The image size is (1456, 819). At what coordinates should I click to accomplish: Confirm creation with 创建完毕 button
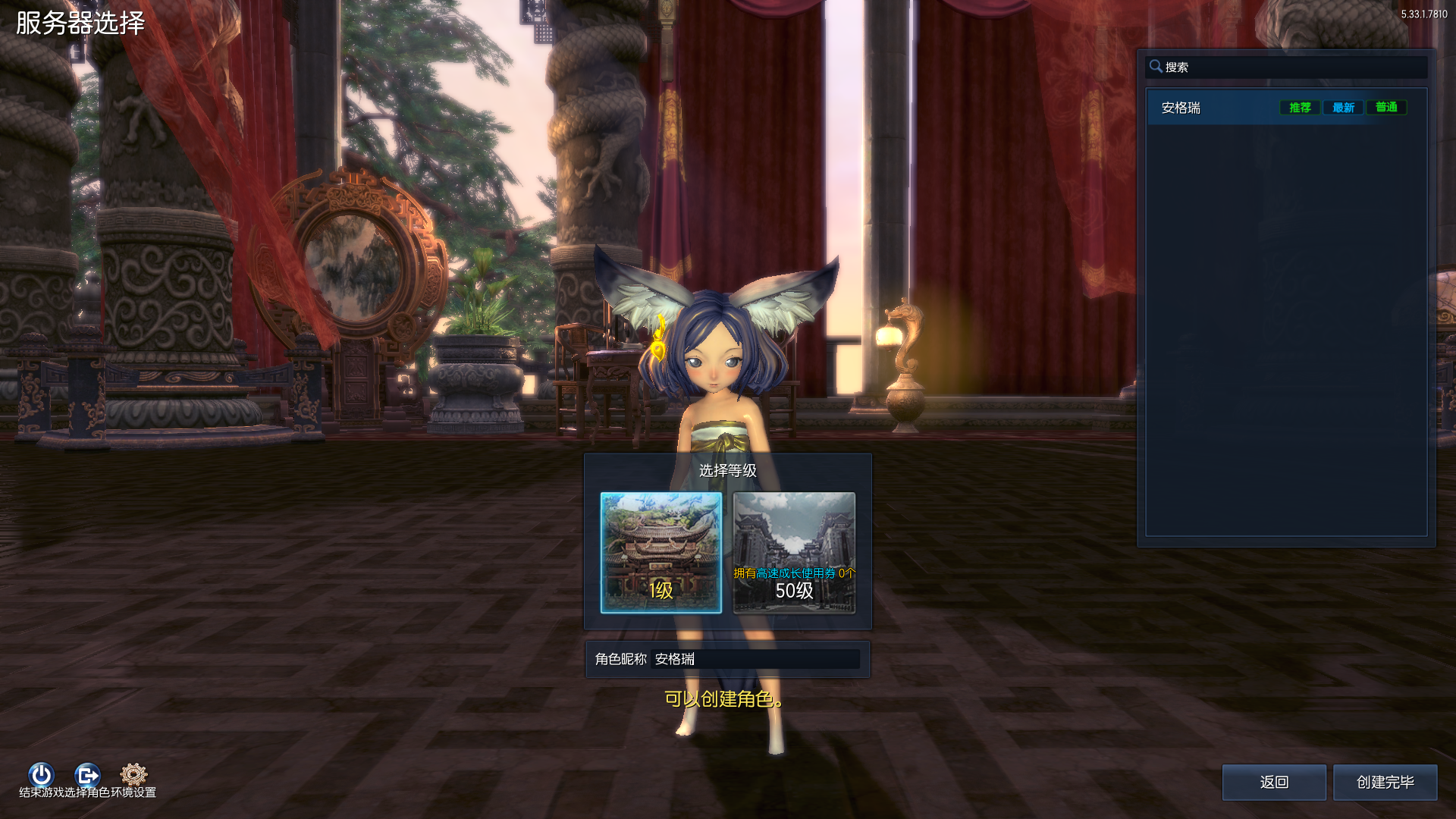pyautogui.click(x=1385, y=782)
